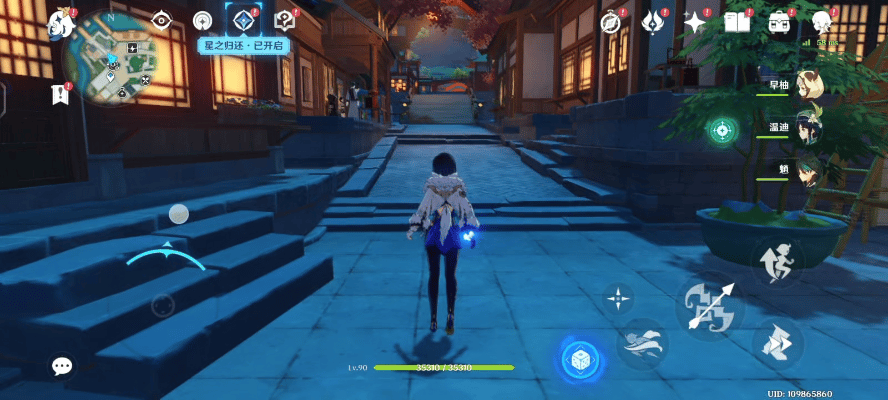Open the four-pointed star wish icon

[694, 21]
